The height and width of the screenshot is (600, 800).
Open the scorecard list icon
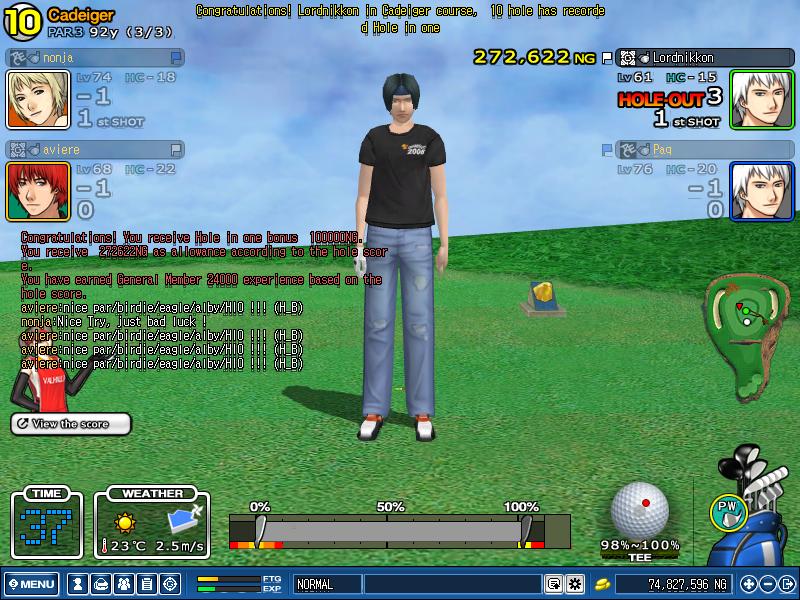coord(147,584)
